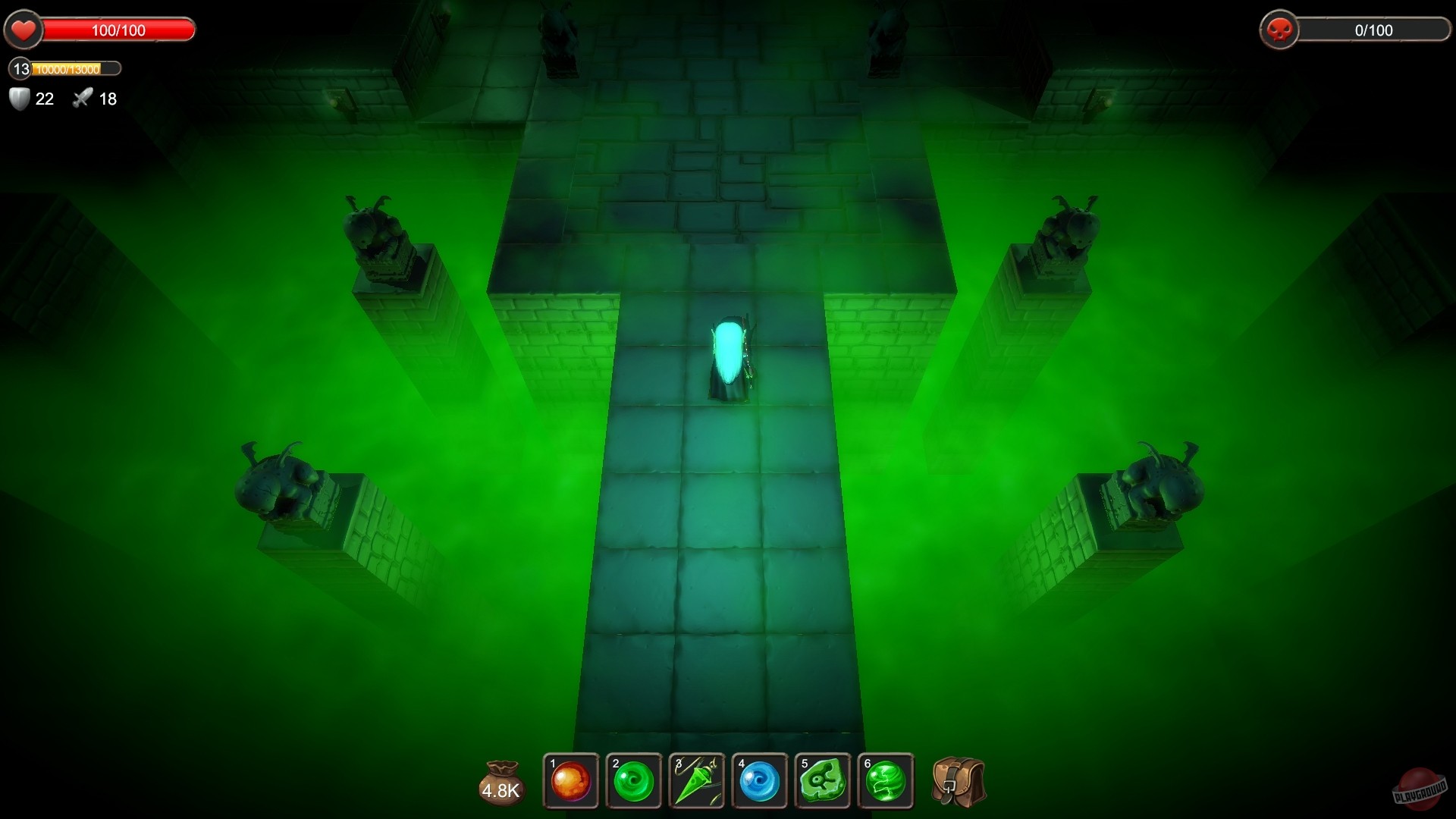The width and height of the screenshot is (1456, 819).
Task: Click the sword icon showing 18 attack
Action: 82,98
